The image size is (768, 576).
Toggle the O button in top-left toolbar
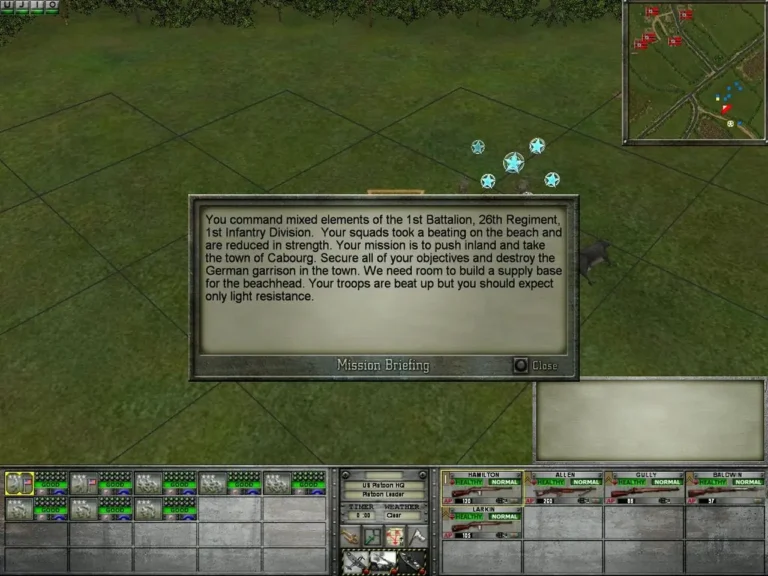pyautogui.click(x=52, y=5)
